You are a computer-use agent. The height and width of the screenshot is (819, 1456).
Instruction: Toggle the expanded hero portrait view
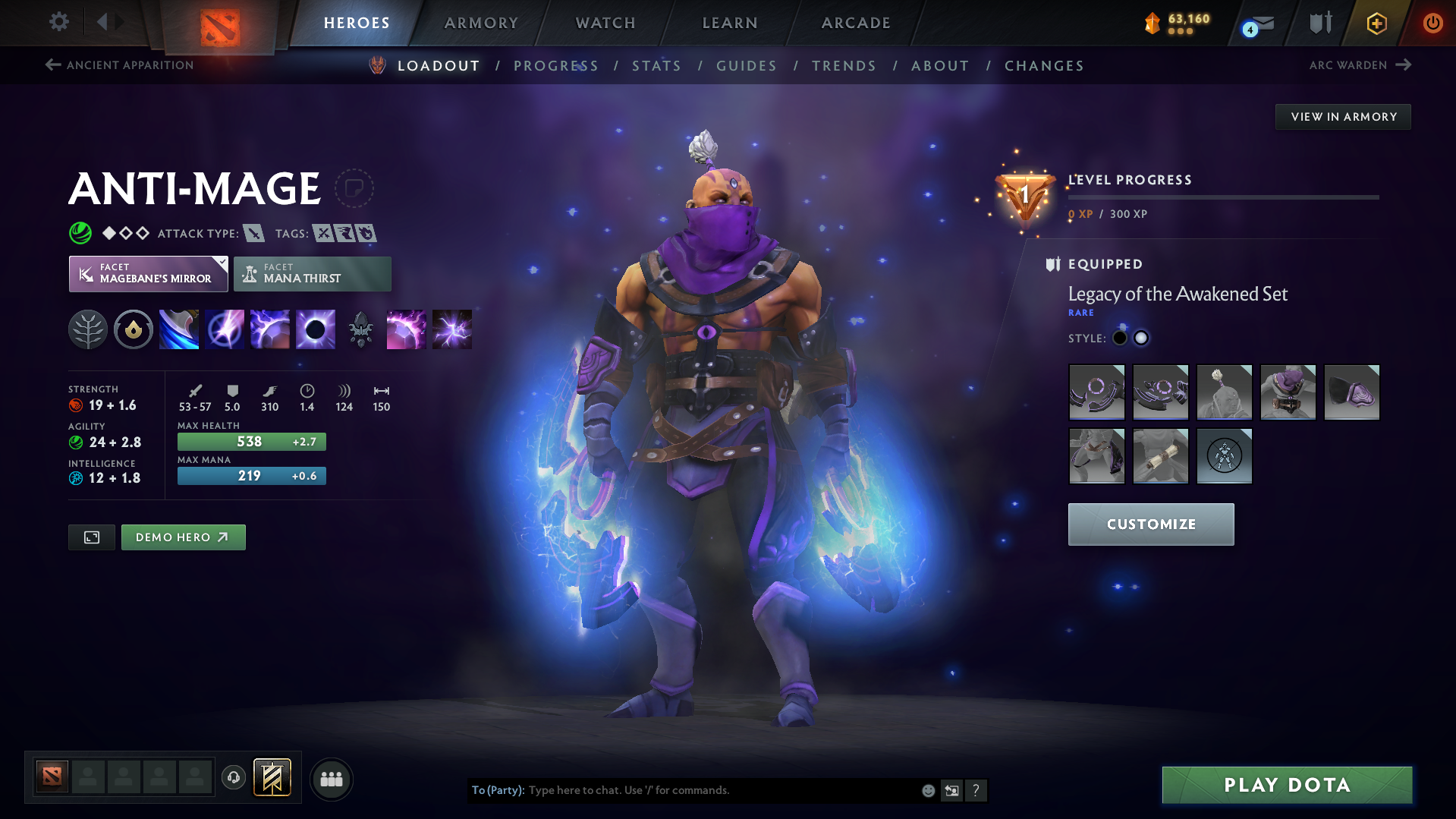coord(91,537)
